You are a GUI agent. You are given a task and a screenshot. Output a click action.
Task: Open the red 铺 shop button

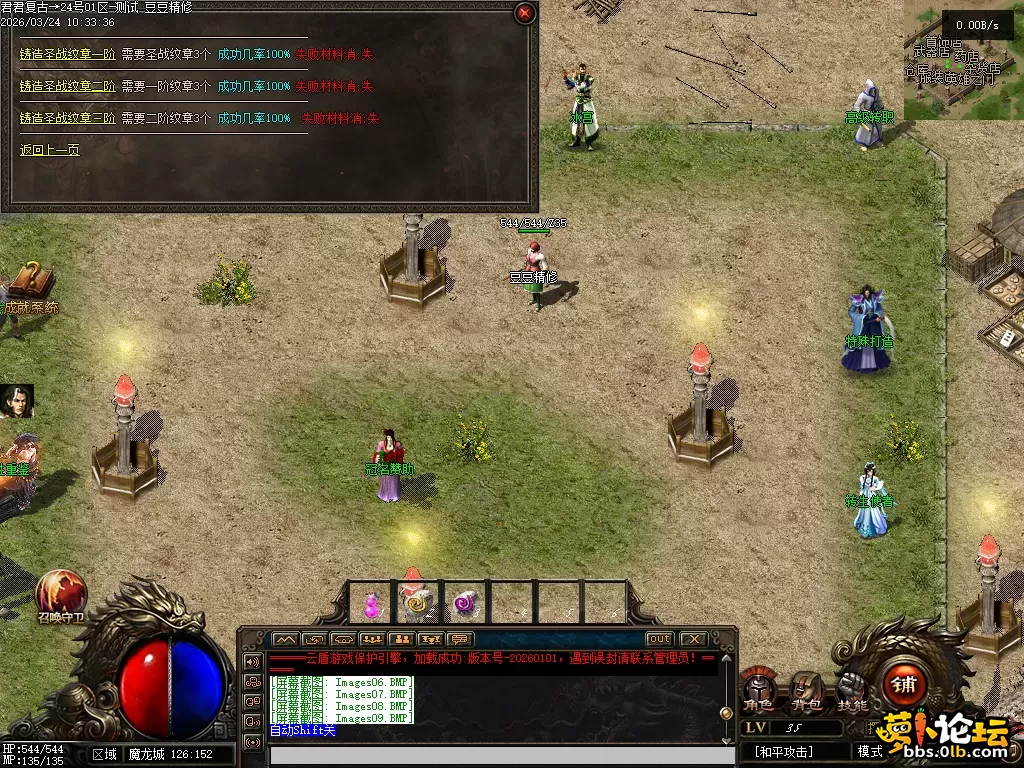(904, 685)
